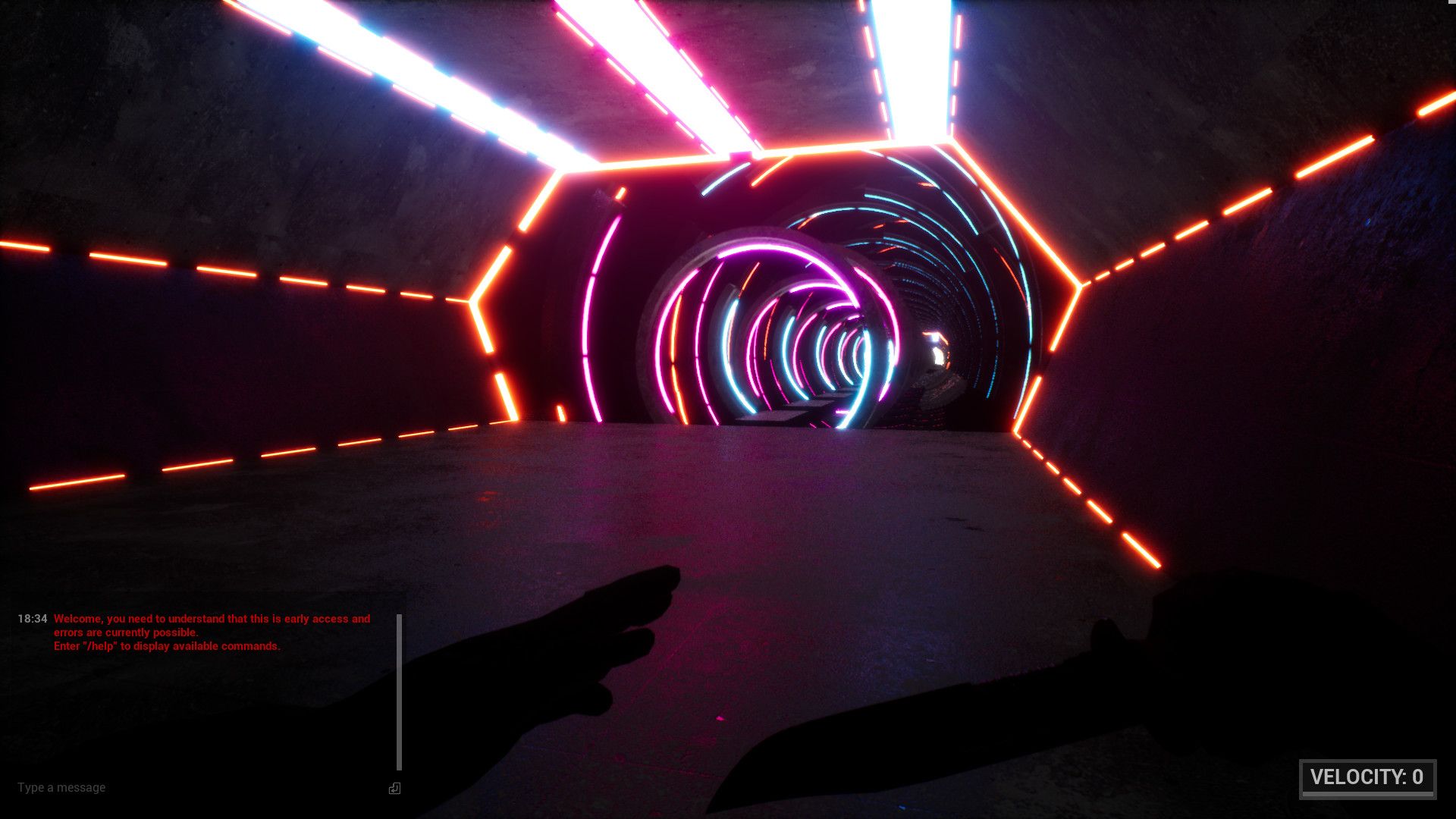Click the chat scrollbar track
The height and width of the screenshot is (819, 1456).
[x=400, y=690]
